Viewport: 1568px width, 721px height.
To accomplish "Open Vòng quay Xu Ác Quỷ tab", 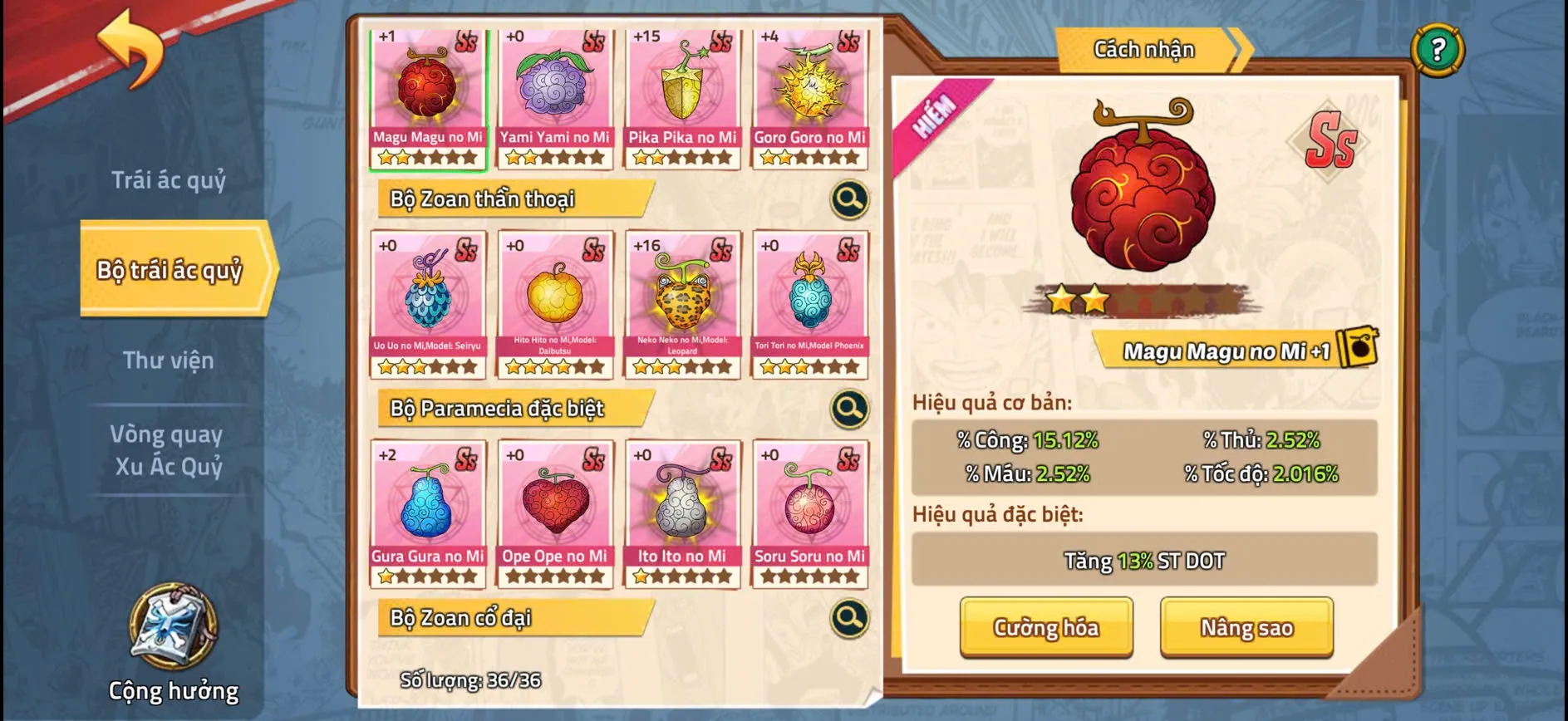I will point(169,450).
